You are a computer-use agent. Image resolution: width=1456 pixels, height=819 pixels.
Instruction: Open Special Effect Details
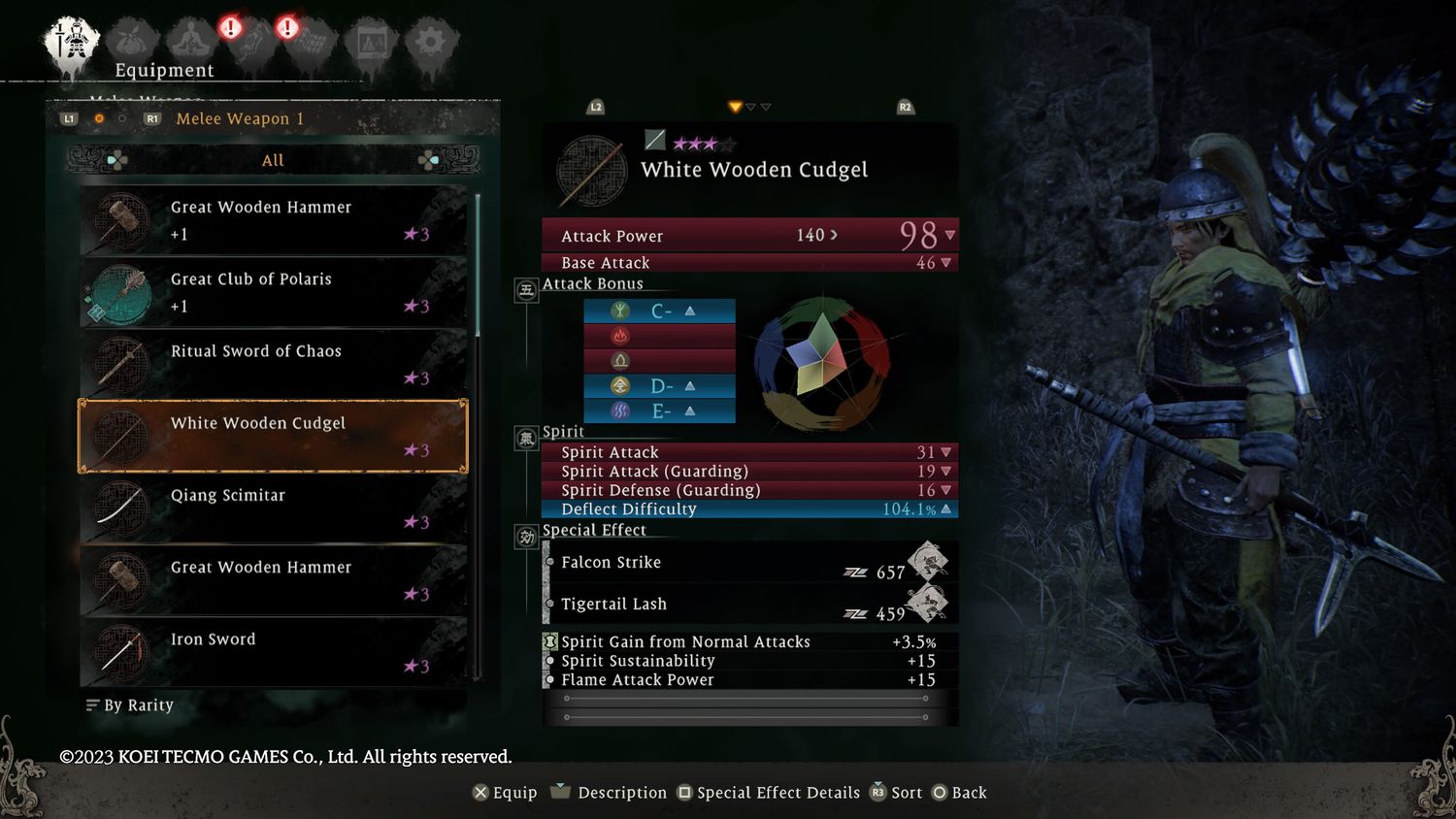pos(768,793)
